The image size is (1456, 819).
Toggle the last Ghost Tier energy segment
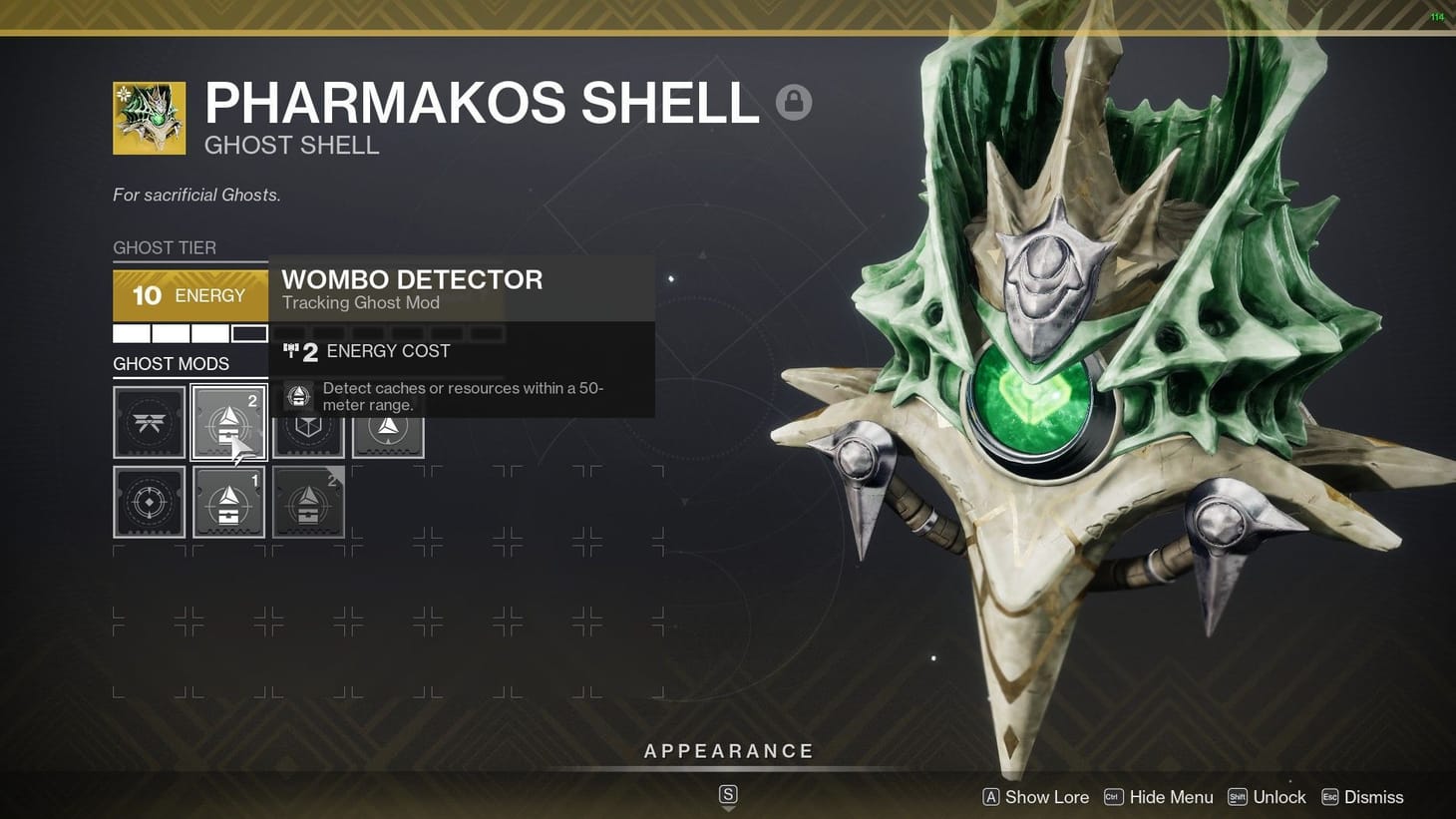point(250,332)
